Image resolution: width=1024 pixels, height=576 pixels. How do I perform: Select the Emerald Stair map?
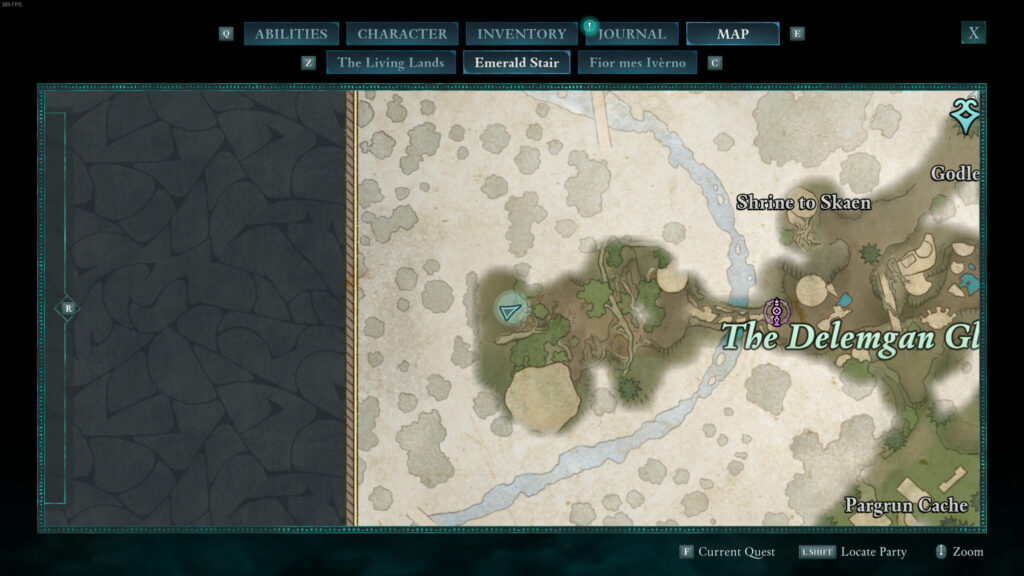pos(516,62)
